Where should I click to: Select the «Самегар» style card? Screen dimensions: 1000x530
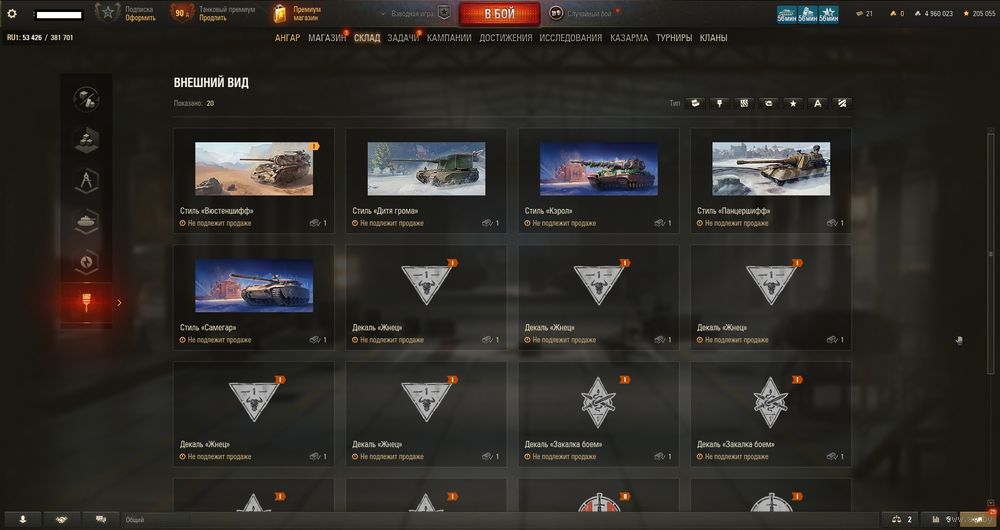[254, 285]
